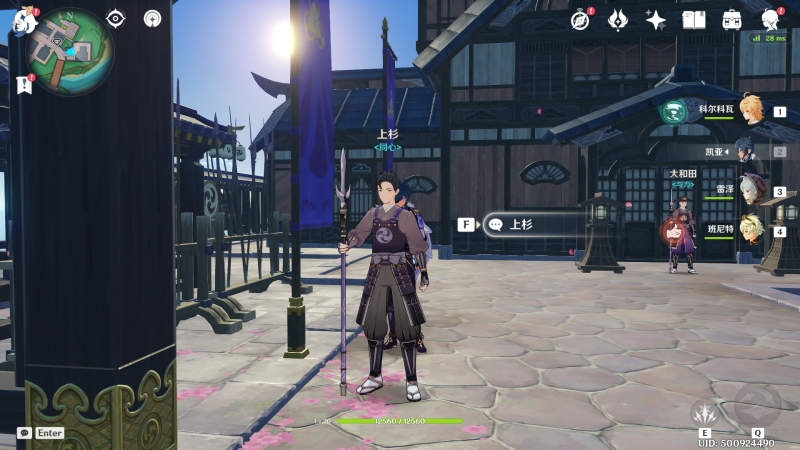Screen dimensions: 800x450
Task: Open the circular minimap
Action: point(70,51)
